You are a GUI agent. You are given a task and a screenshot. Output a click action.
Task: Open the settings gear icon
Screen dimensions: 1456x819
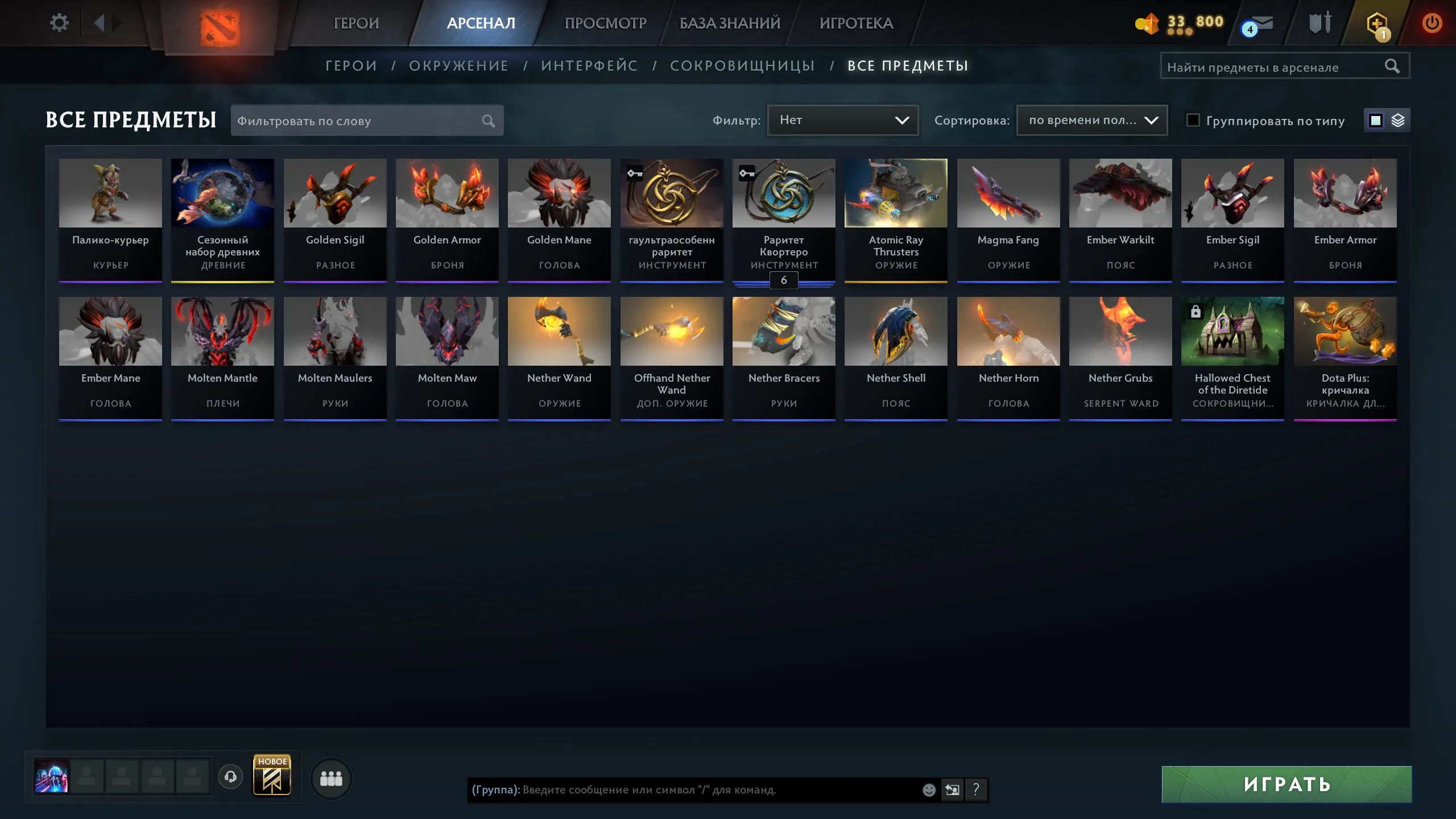59,22
